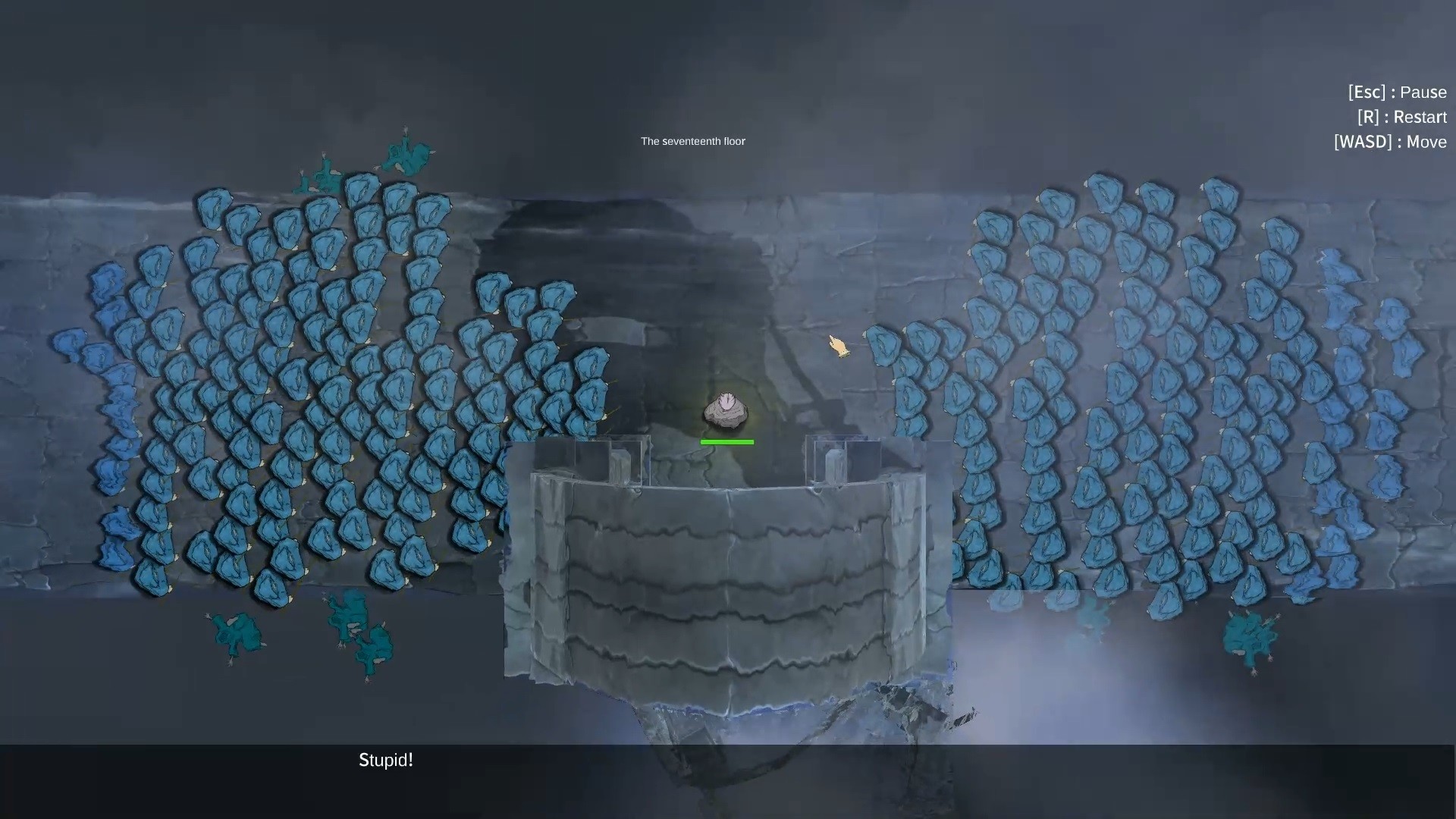Click the 'Stupid!' dialogue text
Image resolution: width=1456 pixels, height=819 pixels.
(385, 761)
